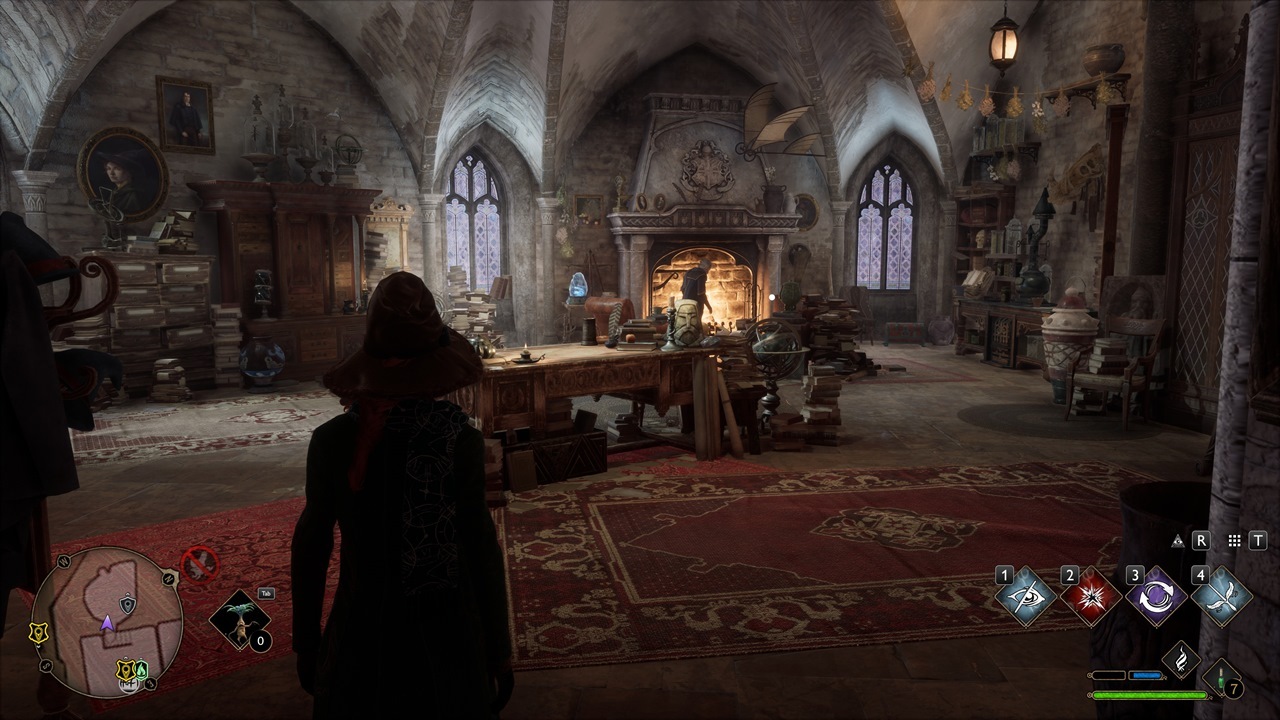Cast Disillusionment from the crossed-eye spell slot
This screenshot has height=720, width=1280.
[1027, 597]
